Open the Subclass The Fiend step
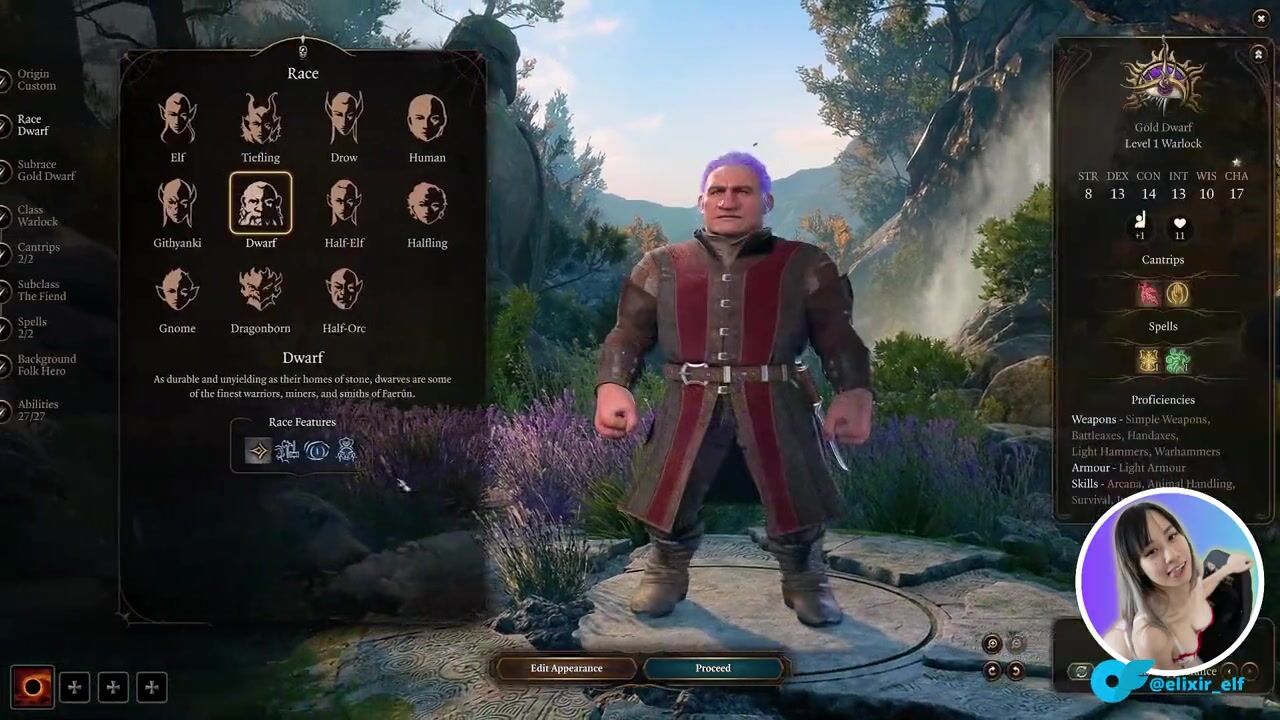This screenshot has width=1280, height=720. tap(41, 290)
